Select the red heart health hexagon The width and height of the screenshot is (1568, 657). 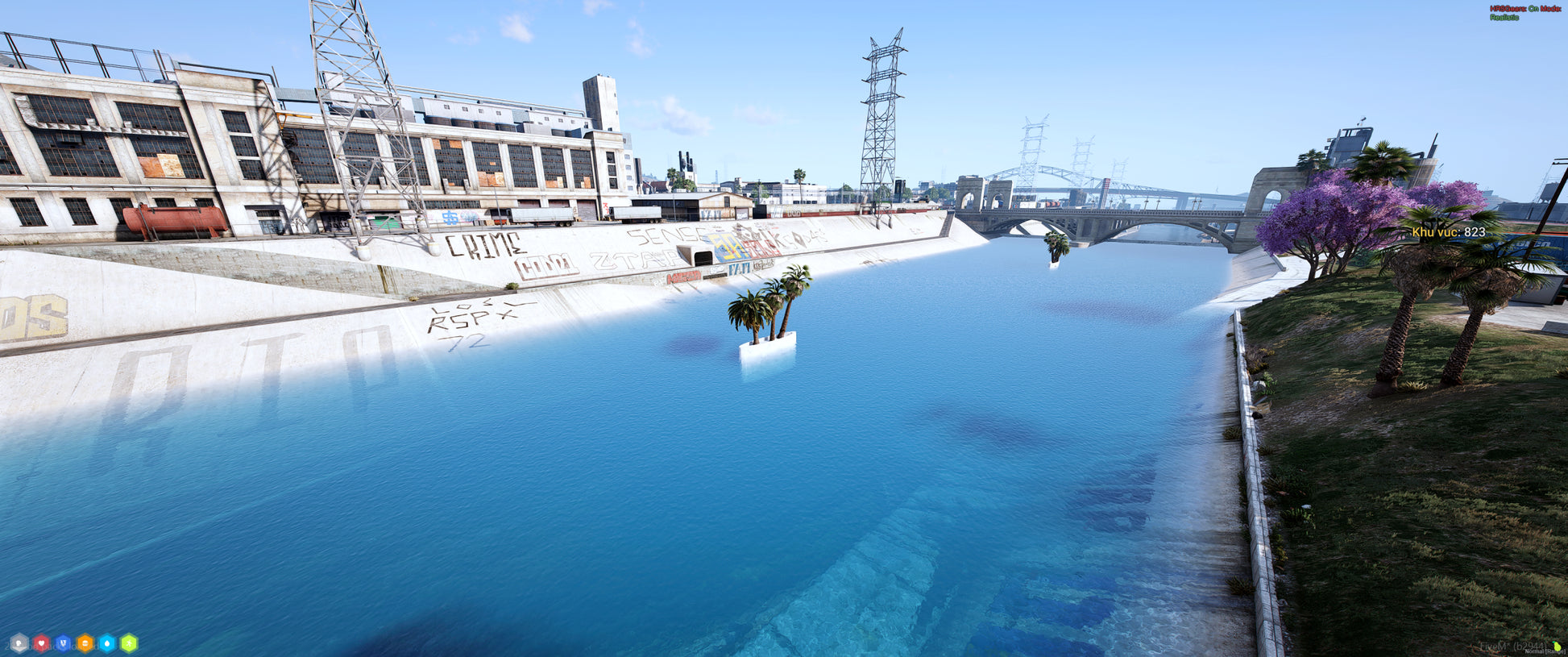(41, 643)
